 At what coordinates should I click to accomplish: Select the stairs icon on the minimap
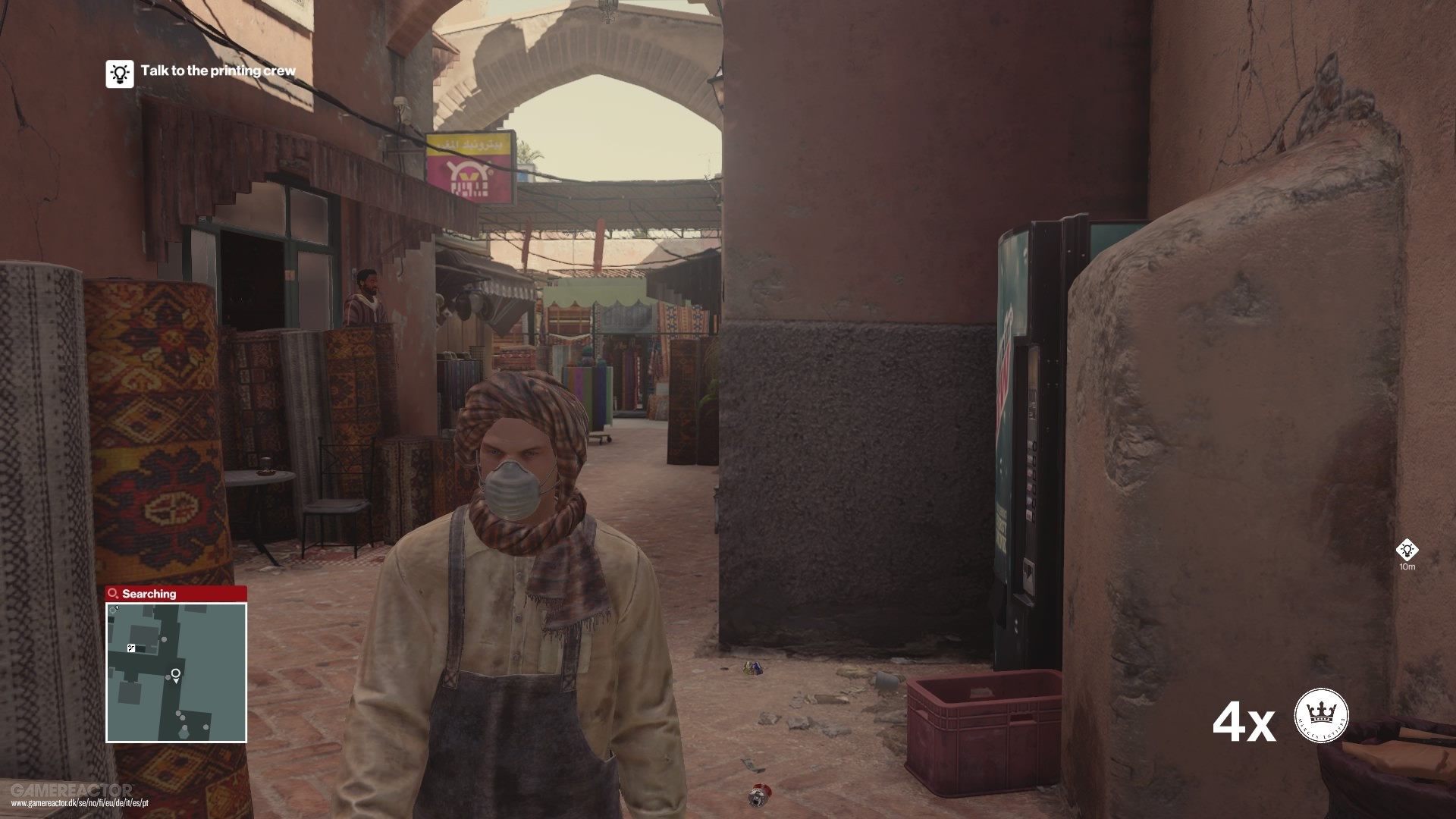[x=131, y=648]
